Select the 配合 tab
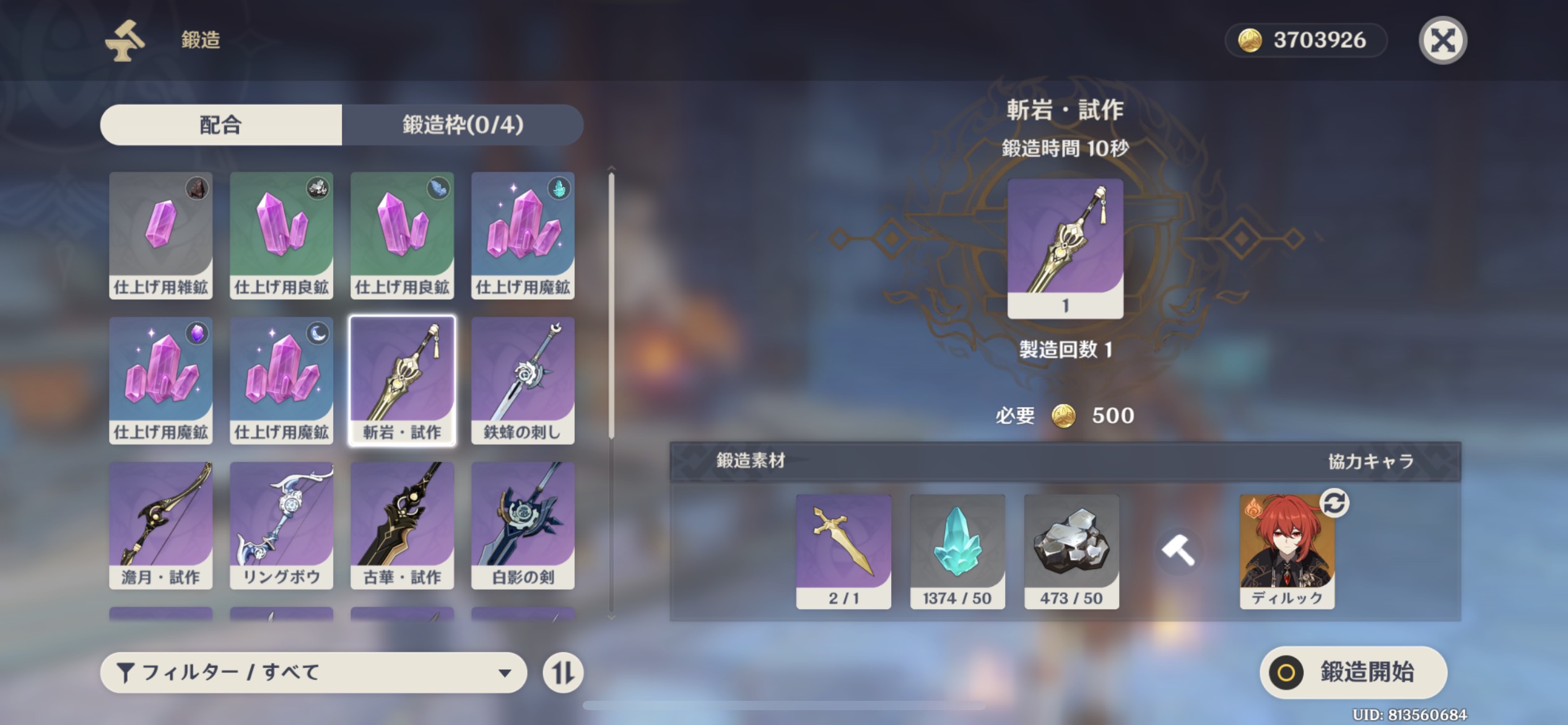This screenshot has height=725, width=1568. [221, 125]
